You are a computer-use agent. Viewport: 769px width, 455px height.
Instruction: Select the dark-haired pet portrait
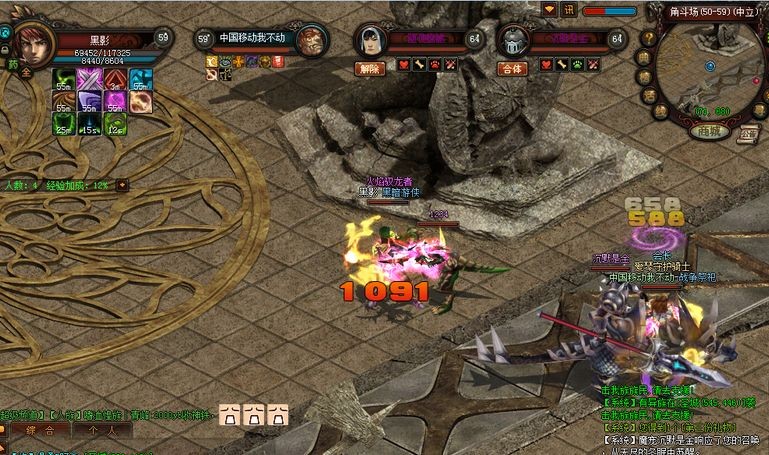click(372, 41)
